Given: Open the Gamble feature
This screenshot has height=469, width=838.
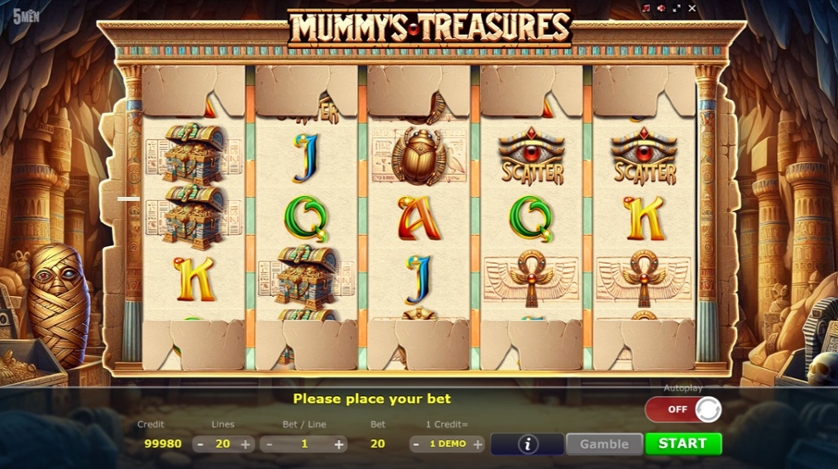Looking at the screenshot, I should click(604, 444).
